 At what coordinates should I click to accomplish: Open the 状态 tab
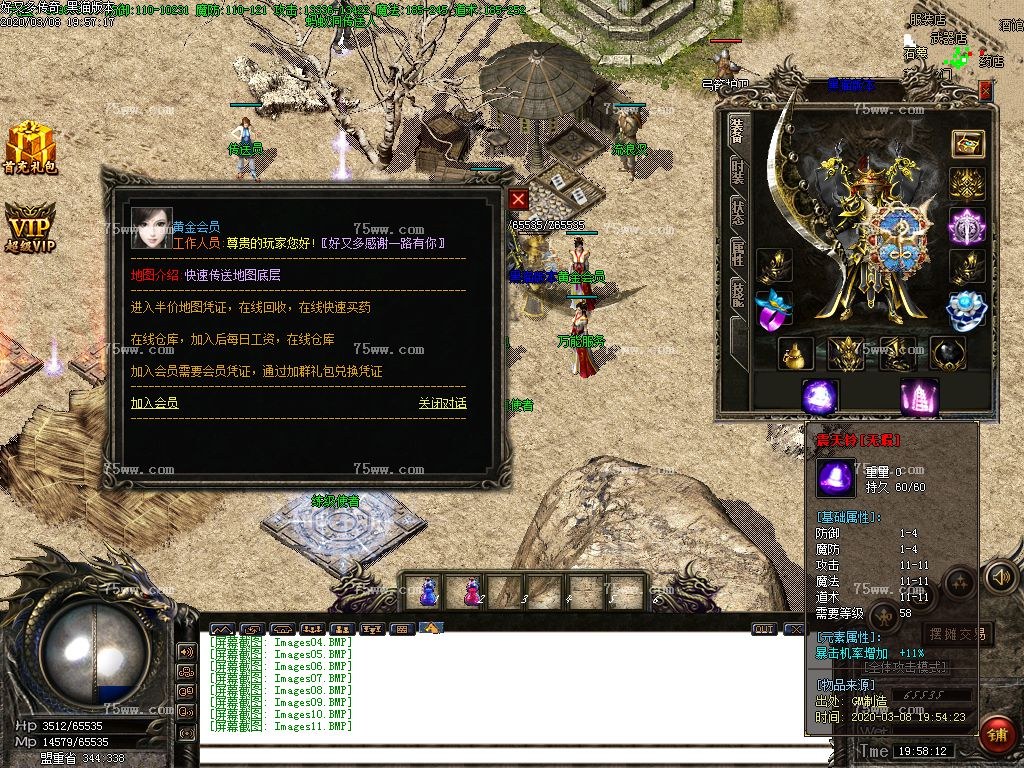coord(737,210)
